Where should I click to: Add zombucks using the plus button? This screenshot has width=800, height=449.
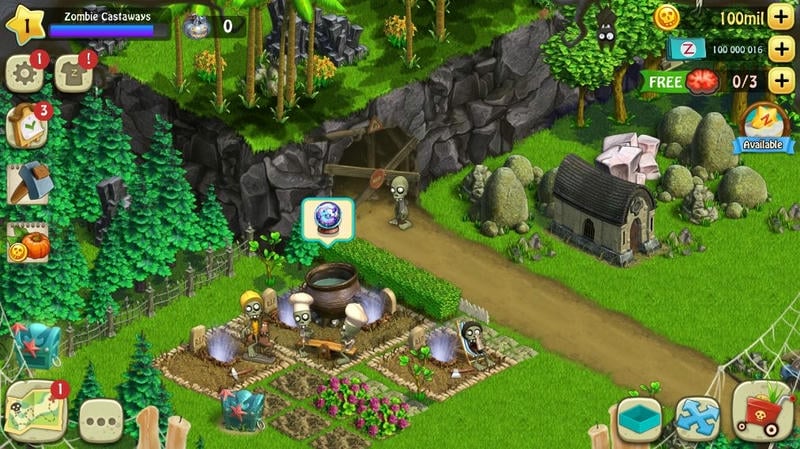pos(781,49)
